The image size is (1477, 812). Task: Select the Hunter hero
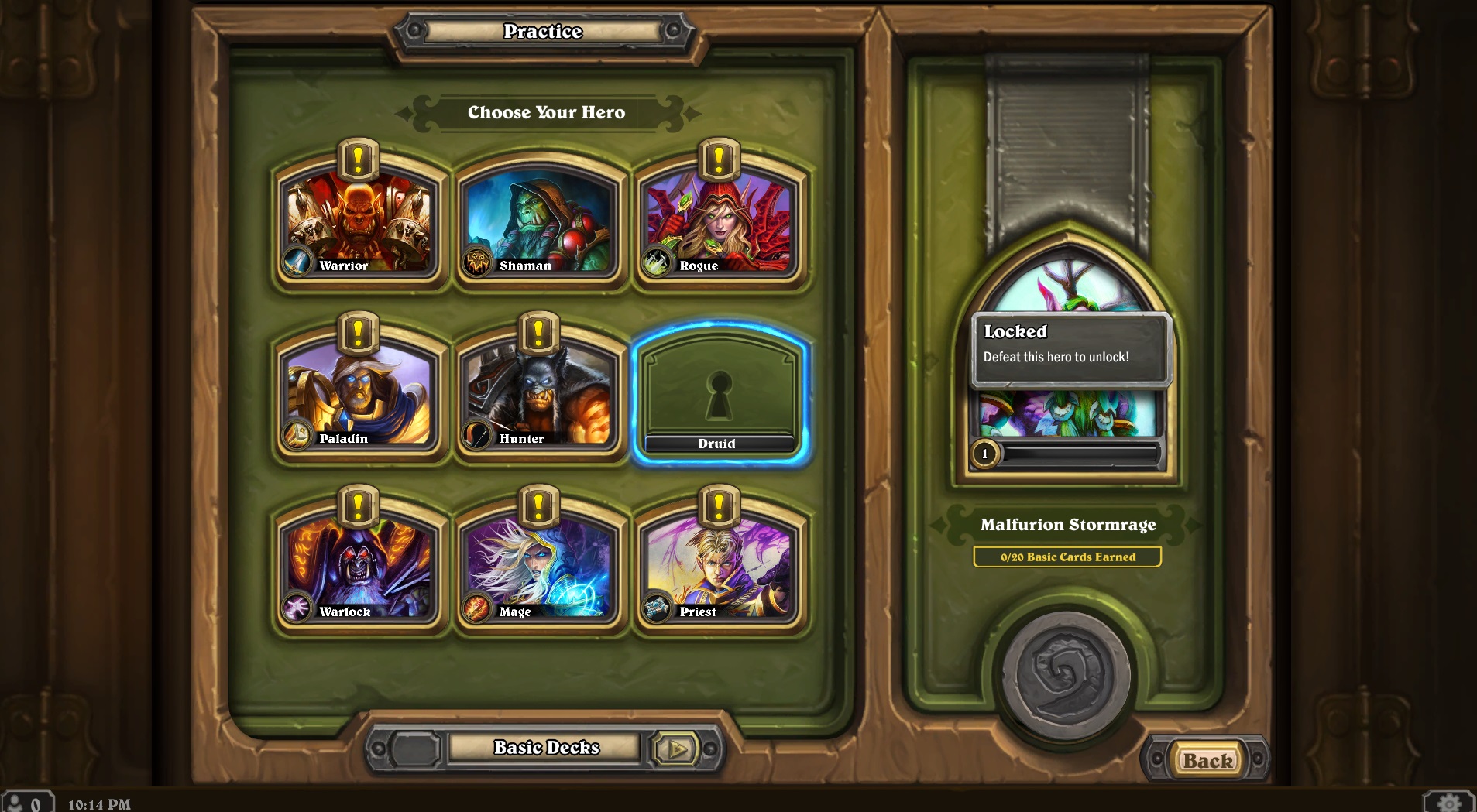coord(541,395)
